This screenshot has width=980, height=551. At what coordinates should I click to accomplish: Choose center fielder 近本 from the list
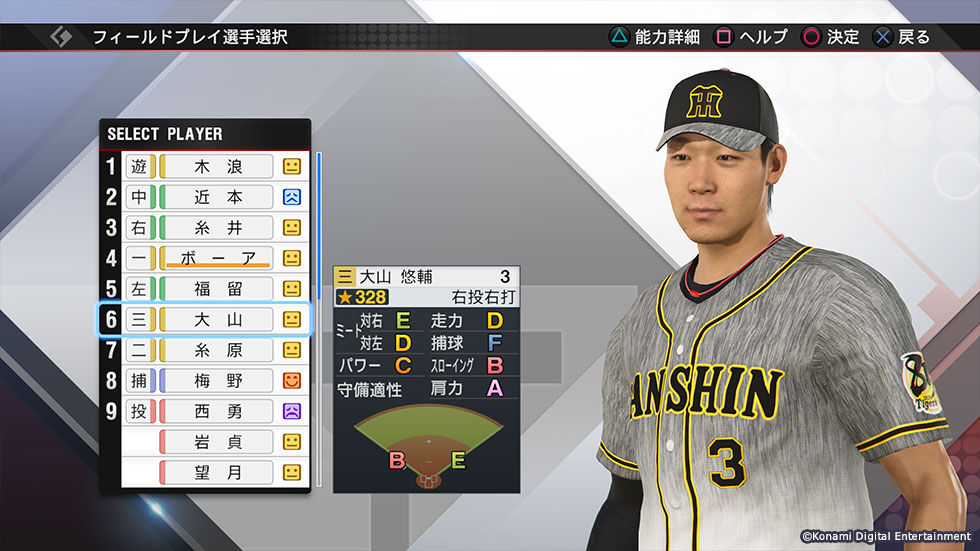(218, 197)
